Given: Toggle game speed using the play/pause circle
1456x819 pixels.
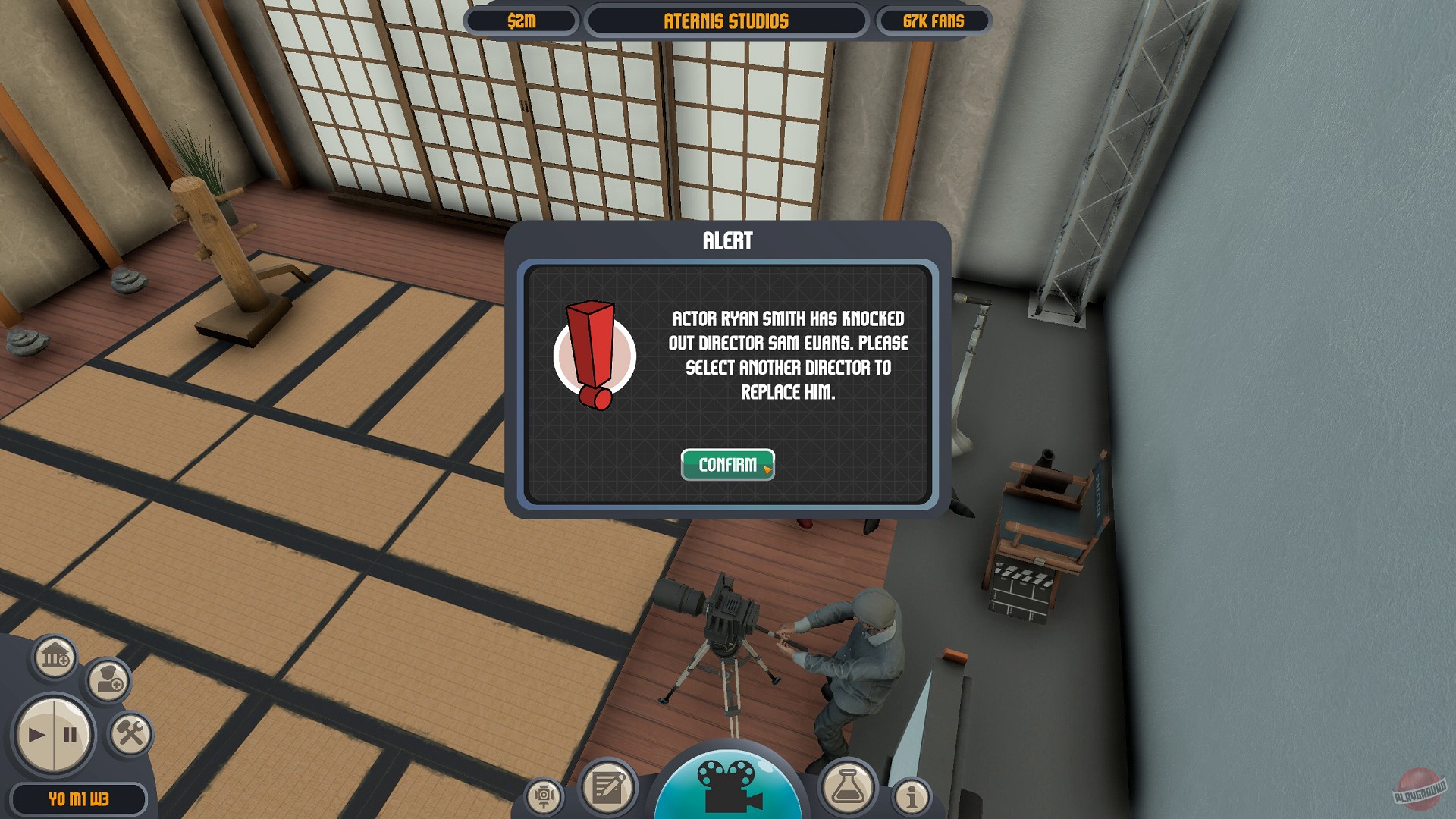Looking at the screenshot, I should click(53, 734).
